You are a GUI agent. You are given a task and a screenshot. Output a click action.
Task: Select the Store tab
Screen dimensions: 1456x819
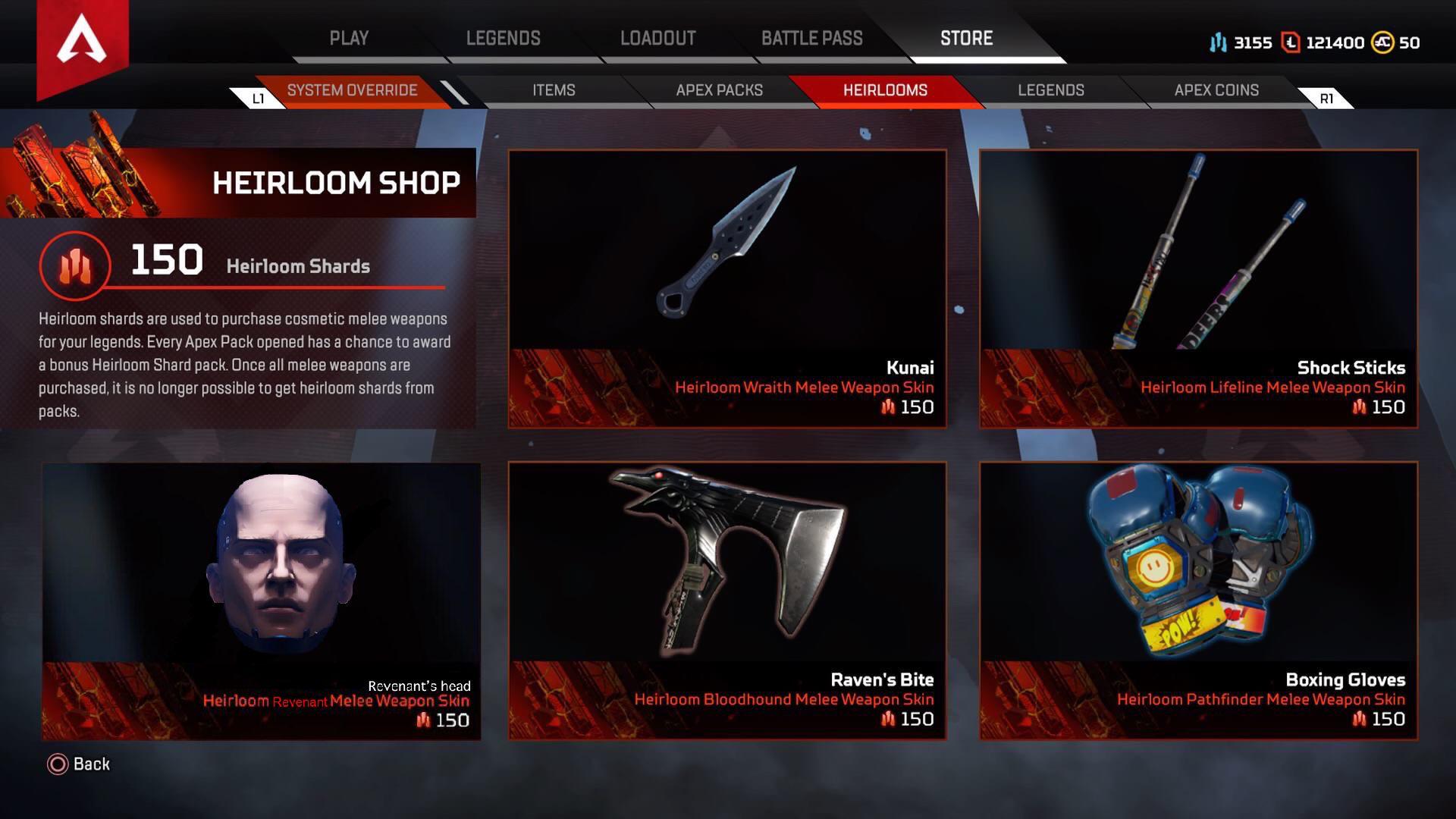tap(966, 39)
